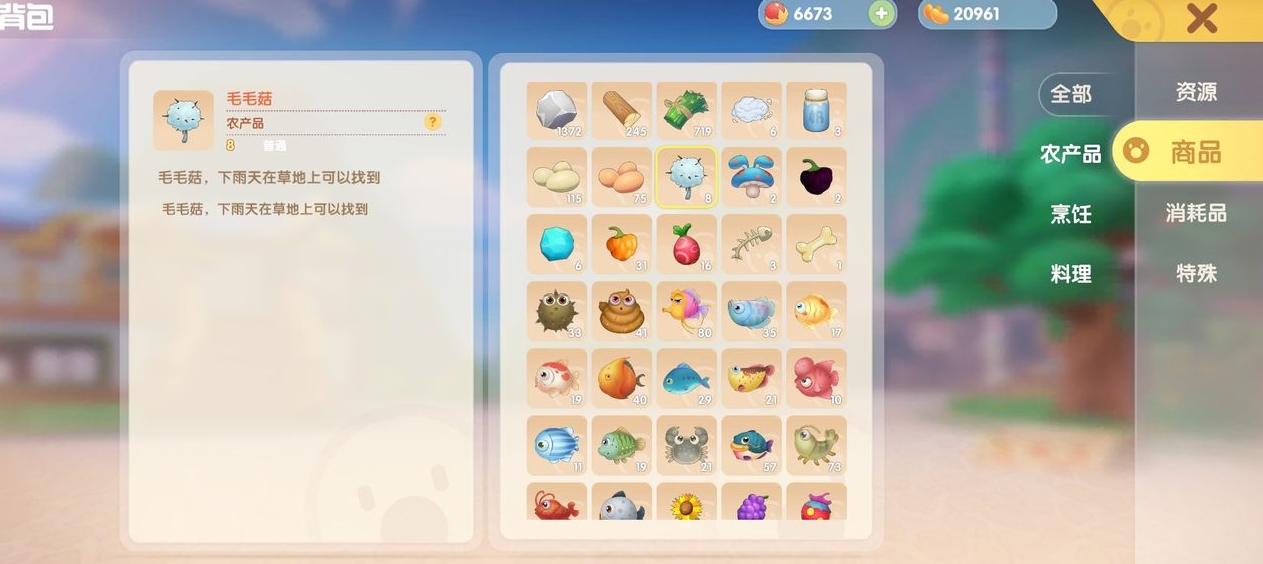Filter by 农产品 subcategory
This screenshot has width=1263, height=564.
(1071, 154)
